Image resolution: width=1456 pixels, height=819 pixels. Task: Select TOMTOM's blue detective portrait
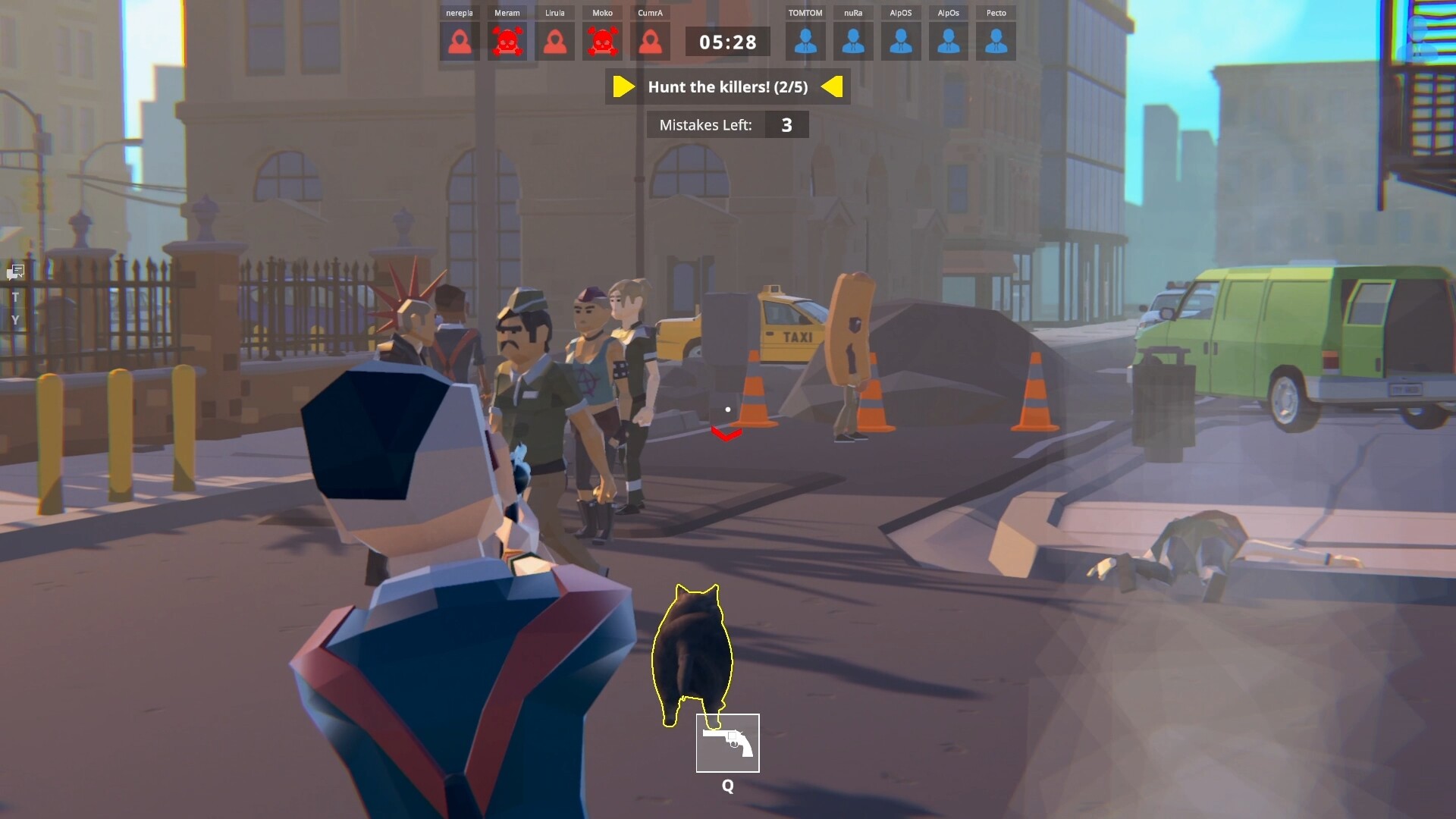coord(805,42)
